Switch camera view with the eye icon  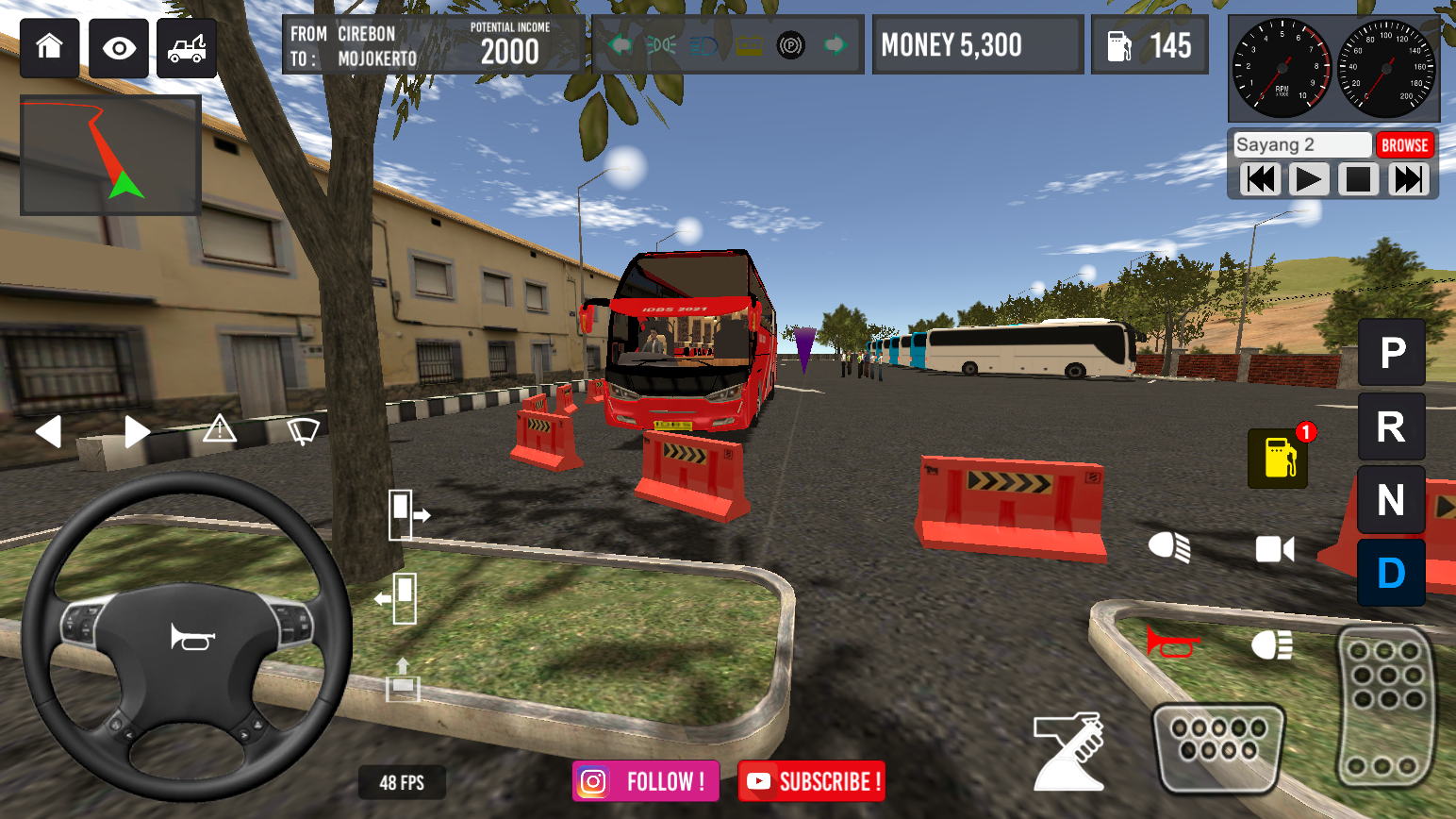coord(117,47)
